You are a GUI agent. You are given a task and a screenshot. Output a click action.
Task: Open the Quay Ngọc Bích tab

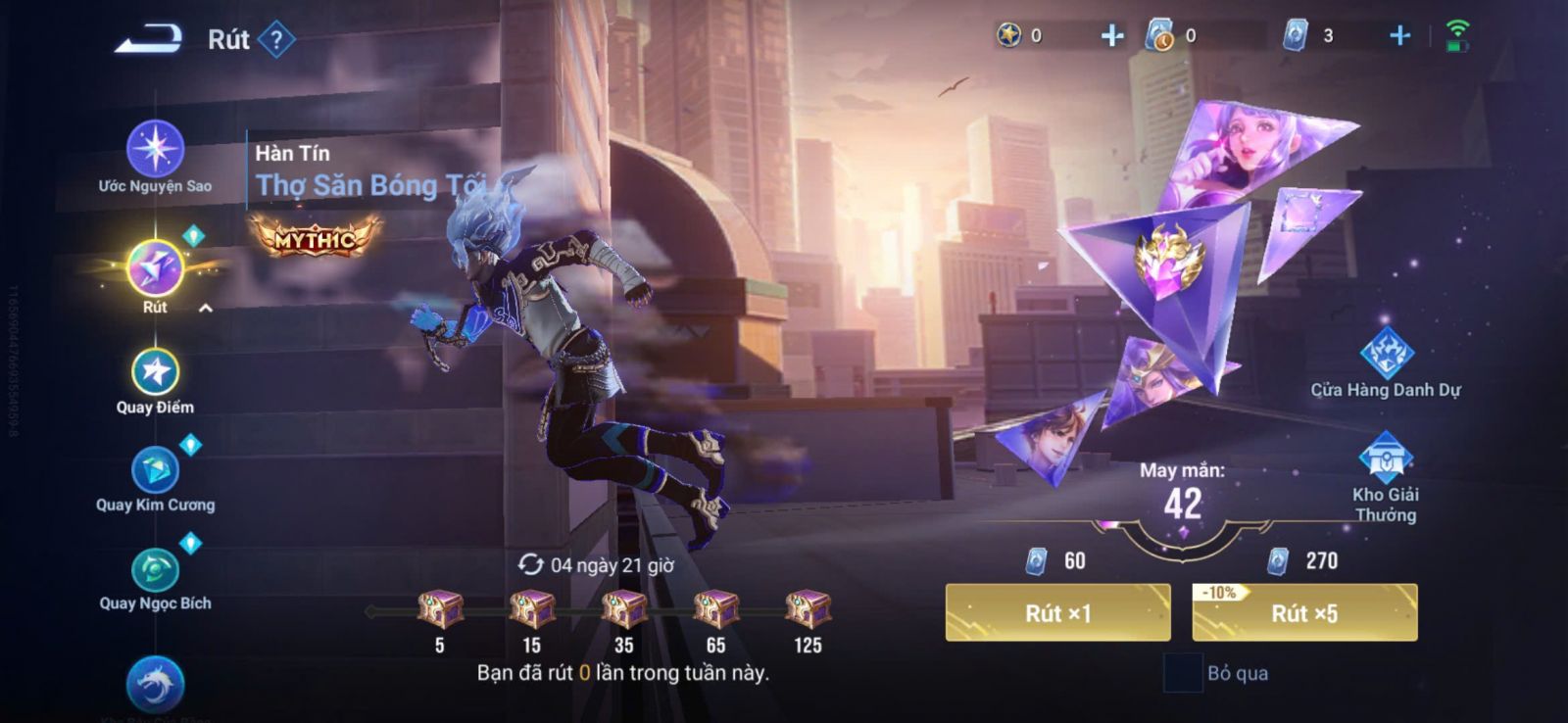[155, 570]
